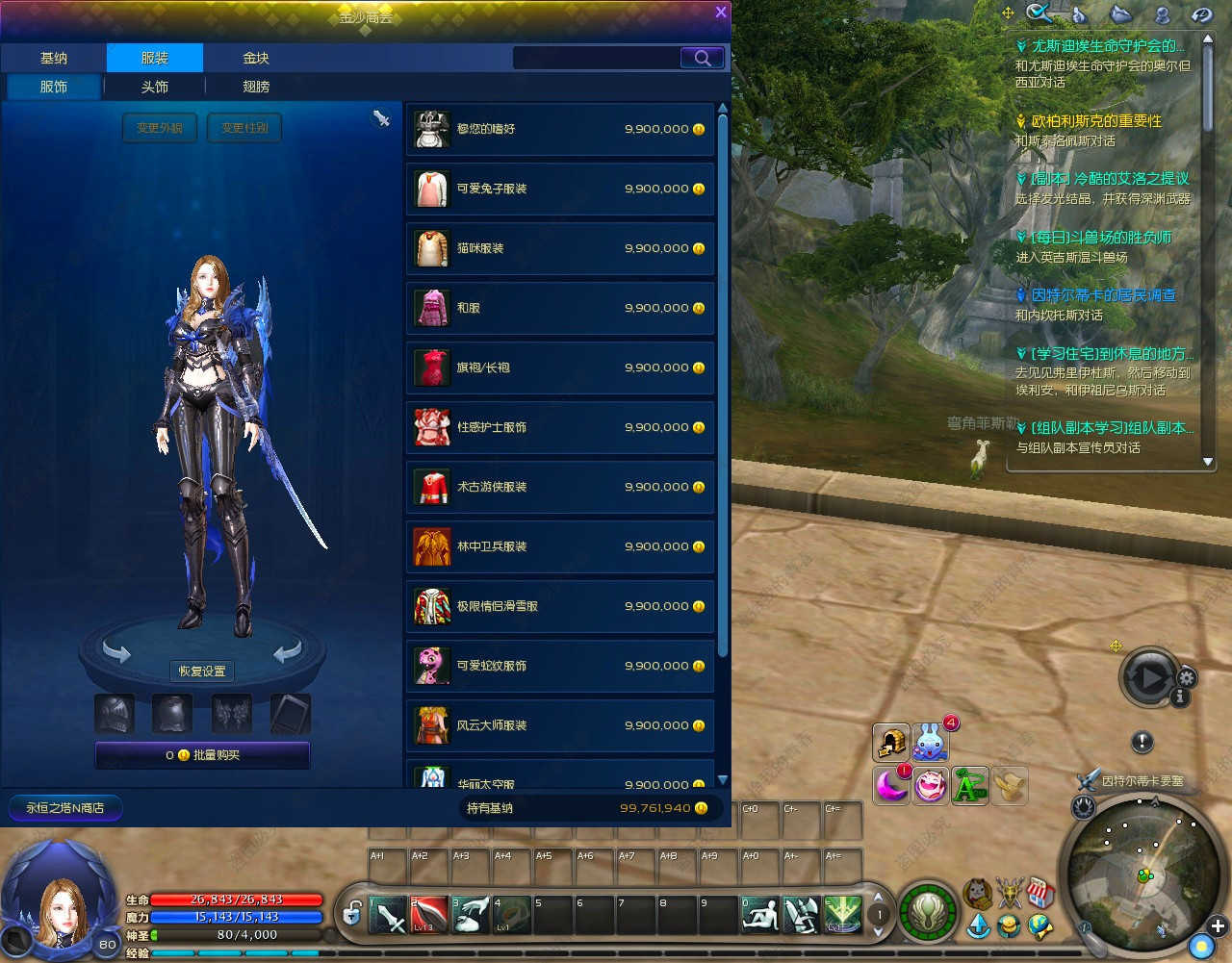Click the 变更外貌 button
Screen dimensions: 1232x963
tap(160, 128)
